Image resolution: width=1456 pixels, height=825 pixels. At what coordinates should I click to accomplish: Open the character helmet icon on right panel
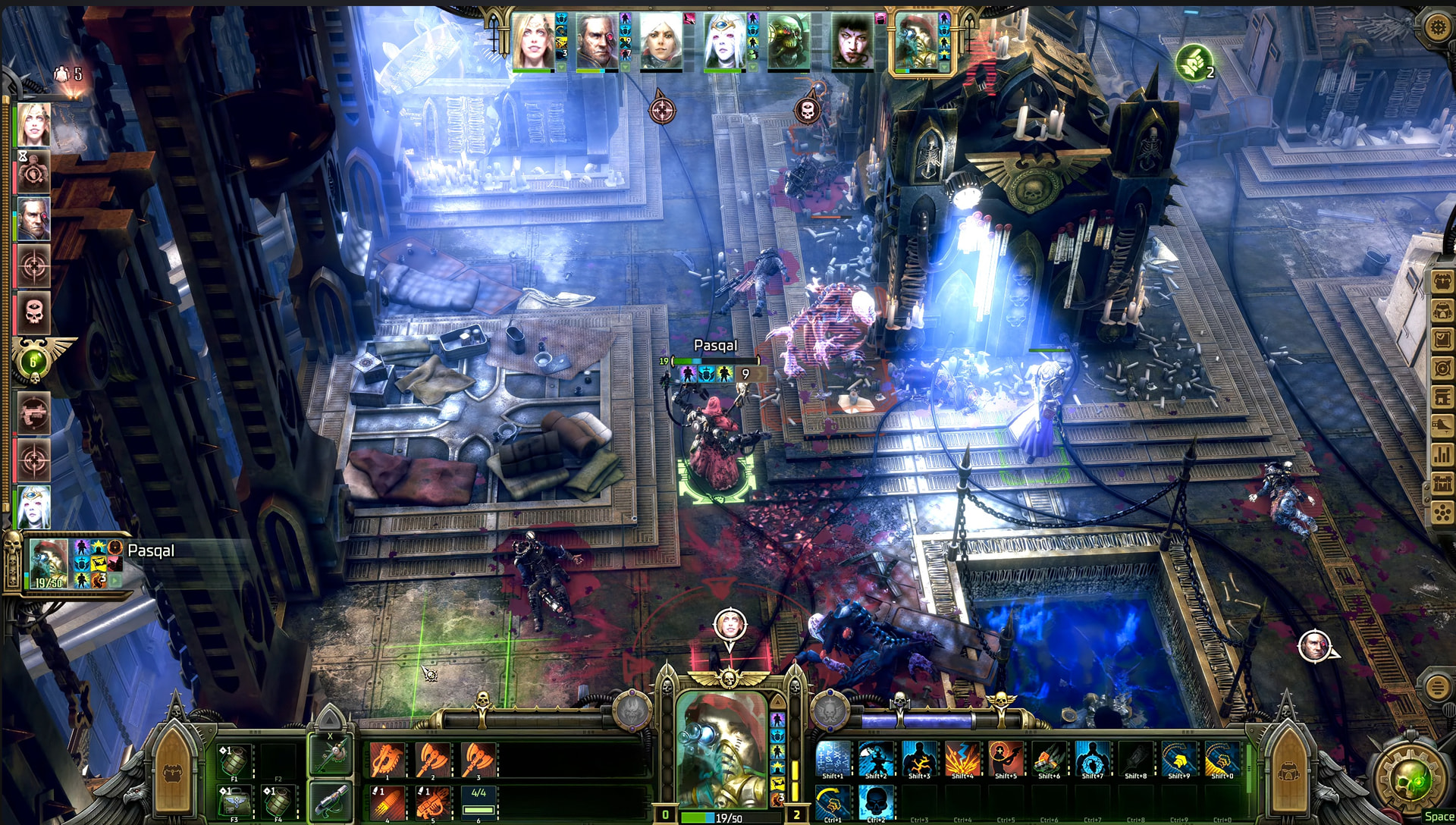pos(1442,310)
